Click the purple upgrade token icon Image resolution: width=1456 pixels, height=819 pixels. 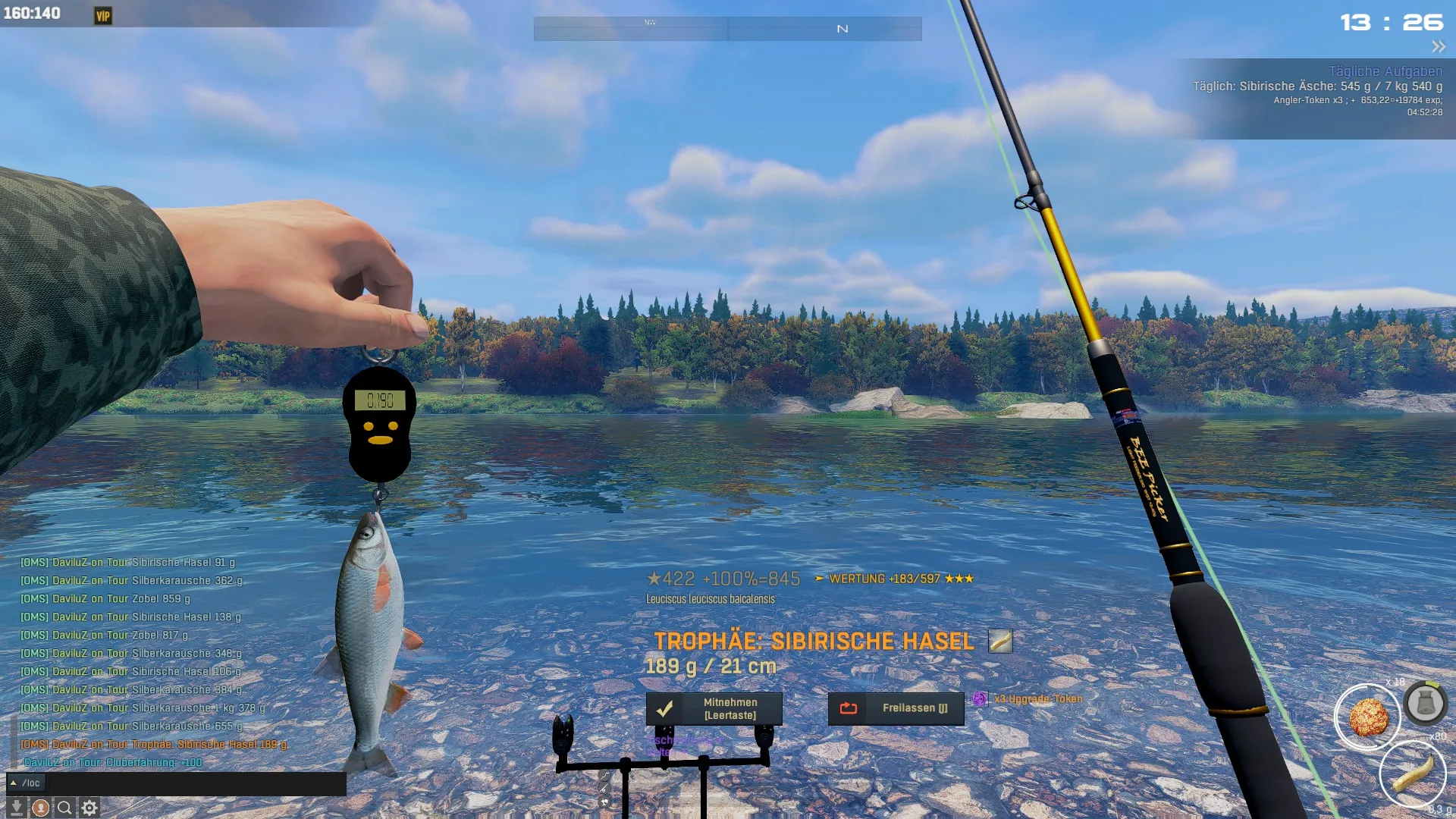pos(980,698)
